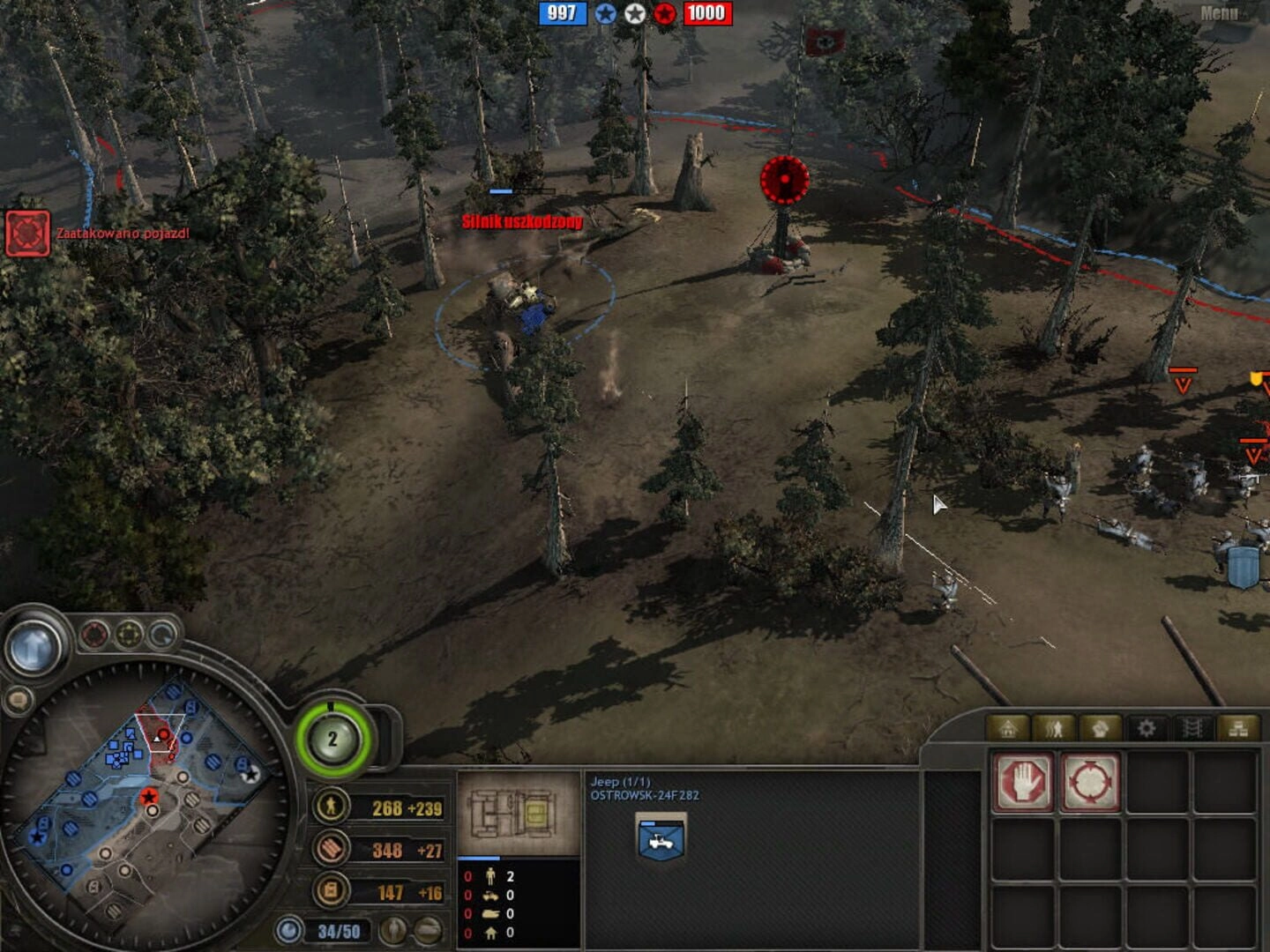Open the game Menu
The image size is (1270, 952).
1219,13
